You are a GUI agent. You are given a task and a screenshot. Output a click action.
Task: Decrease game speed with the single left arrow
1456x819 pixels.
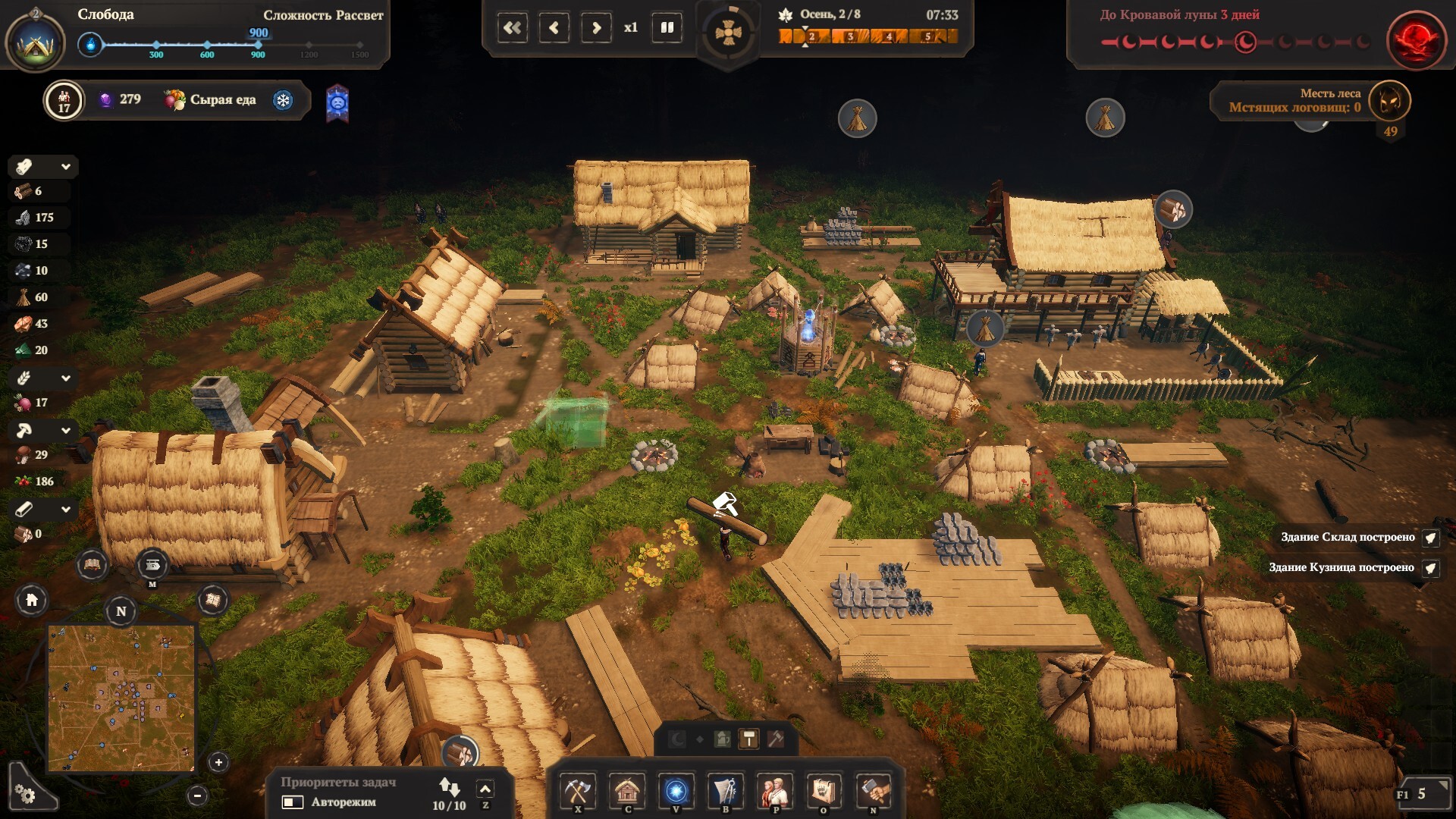pyautogui.click(x=554, y=28)
